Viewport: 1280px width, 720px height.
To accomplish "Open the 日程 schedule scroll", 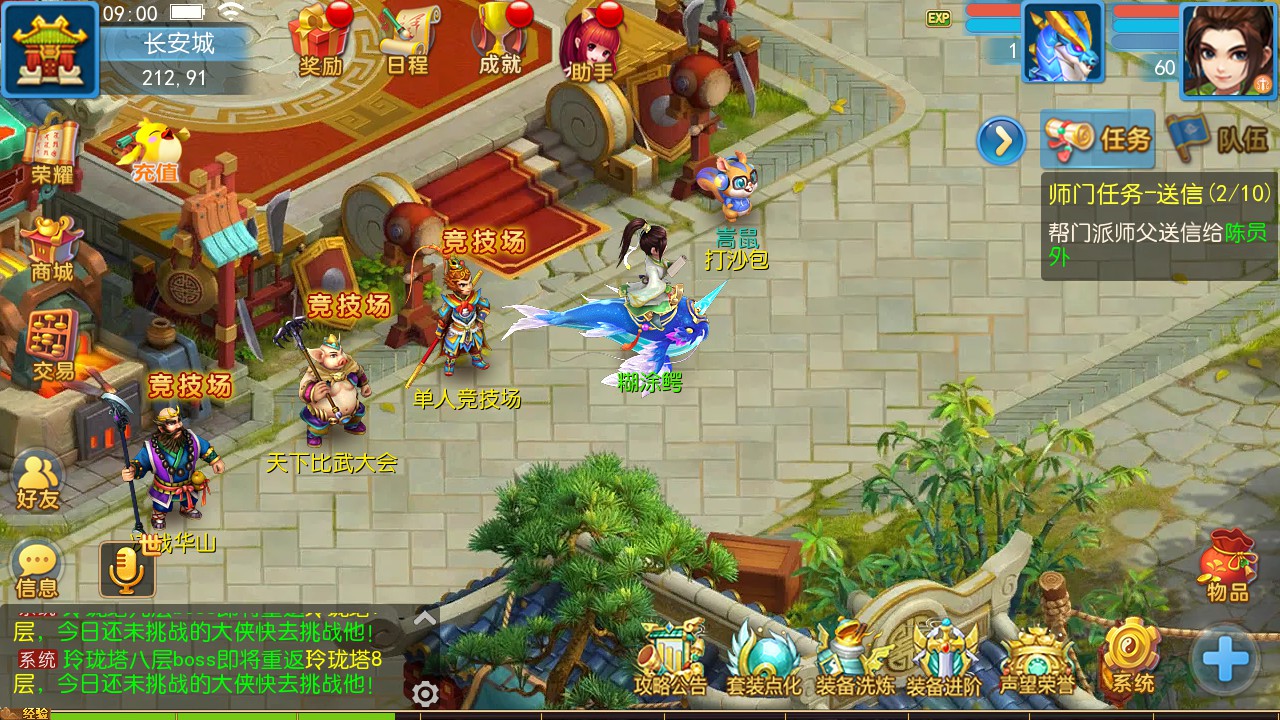I will pyautogui.click(x=408, y=39).
